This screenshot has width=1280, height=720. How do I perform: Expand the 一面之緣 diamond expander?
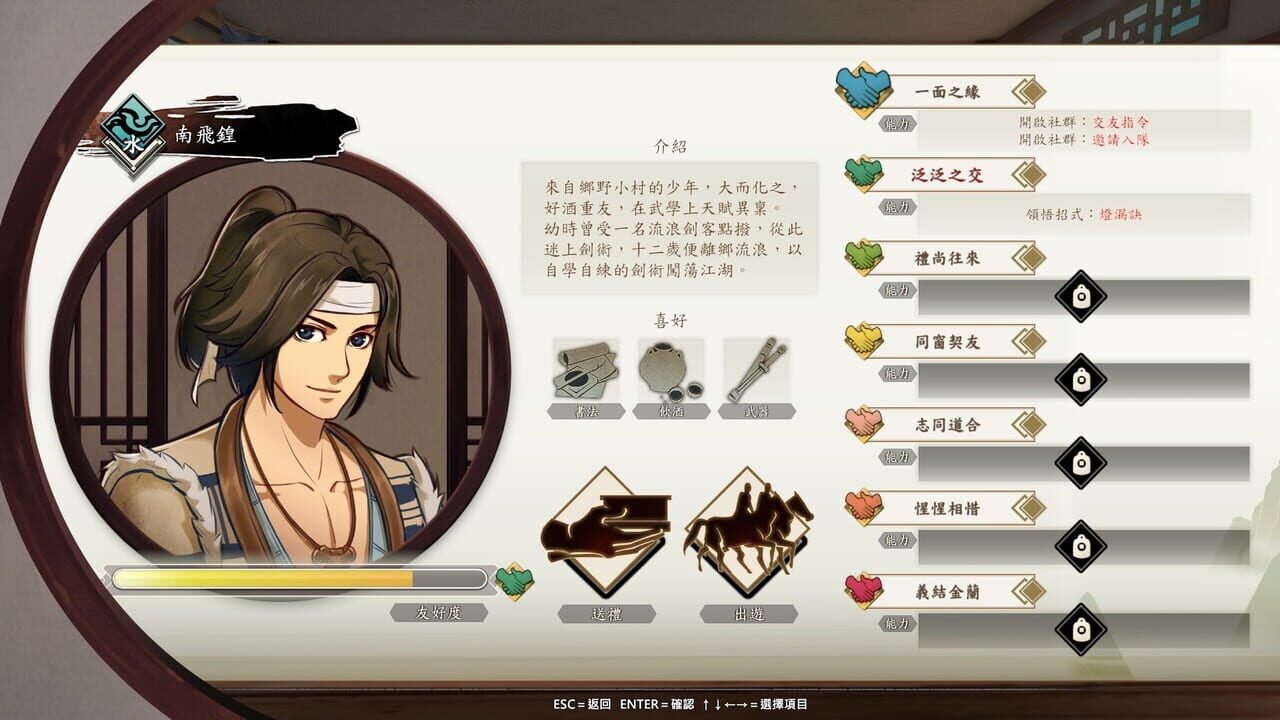tap(1029, 91)
